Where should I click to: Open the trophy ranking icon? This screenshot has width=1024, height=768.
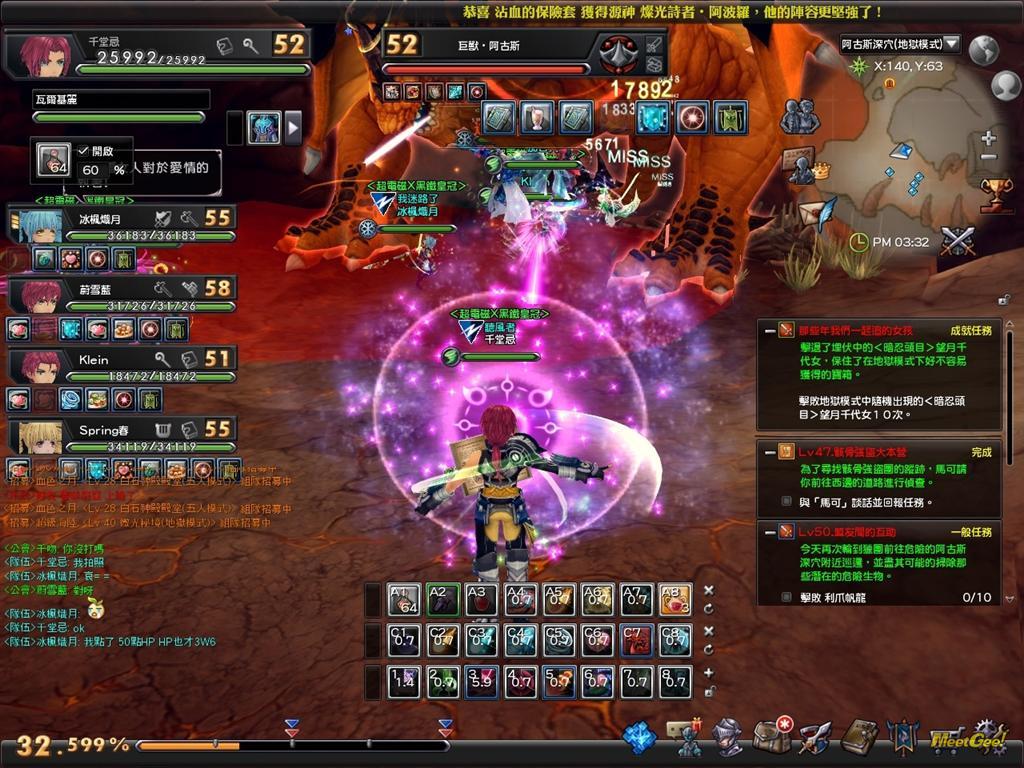(x=995, y=193)
